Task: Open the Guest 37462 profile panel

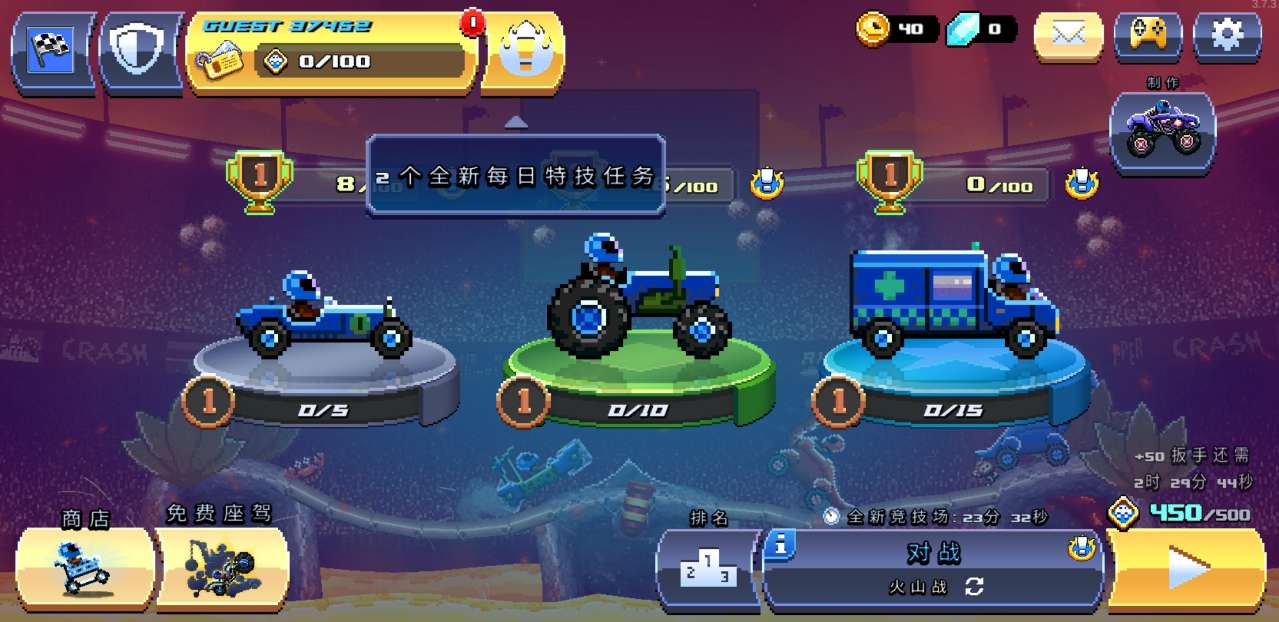Action: pos(330,52)
